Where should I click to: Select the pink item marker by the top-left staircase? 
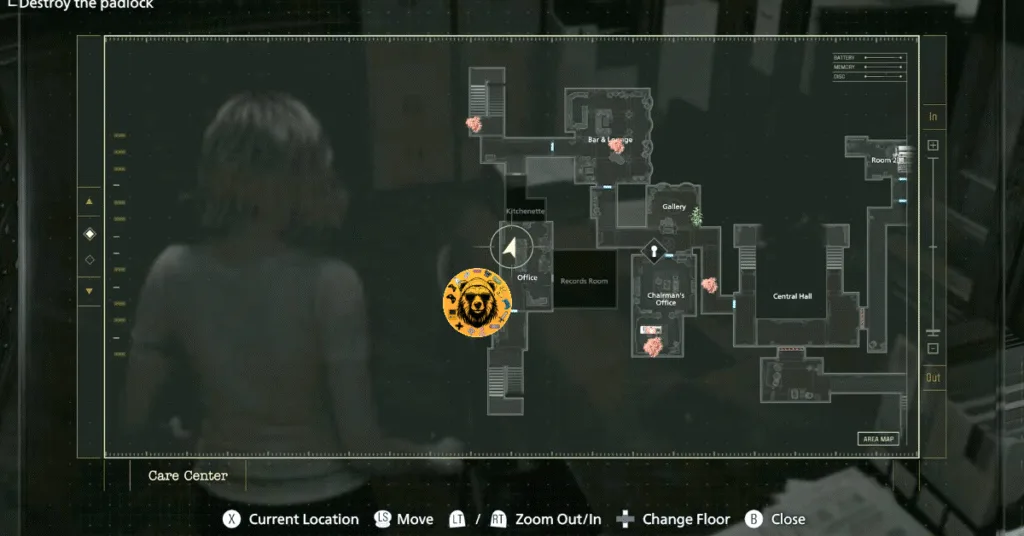click(474, 124)
